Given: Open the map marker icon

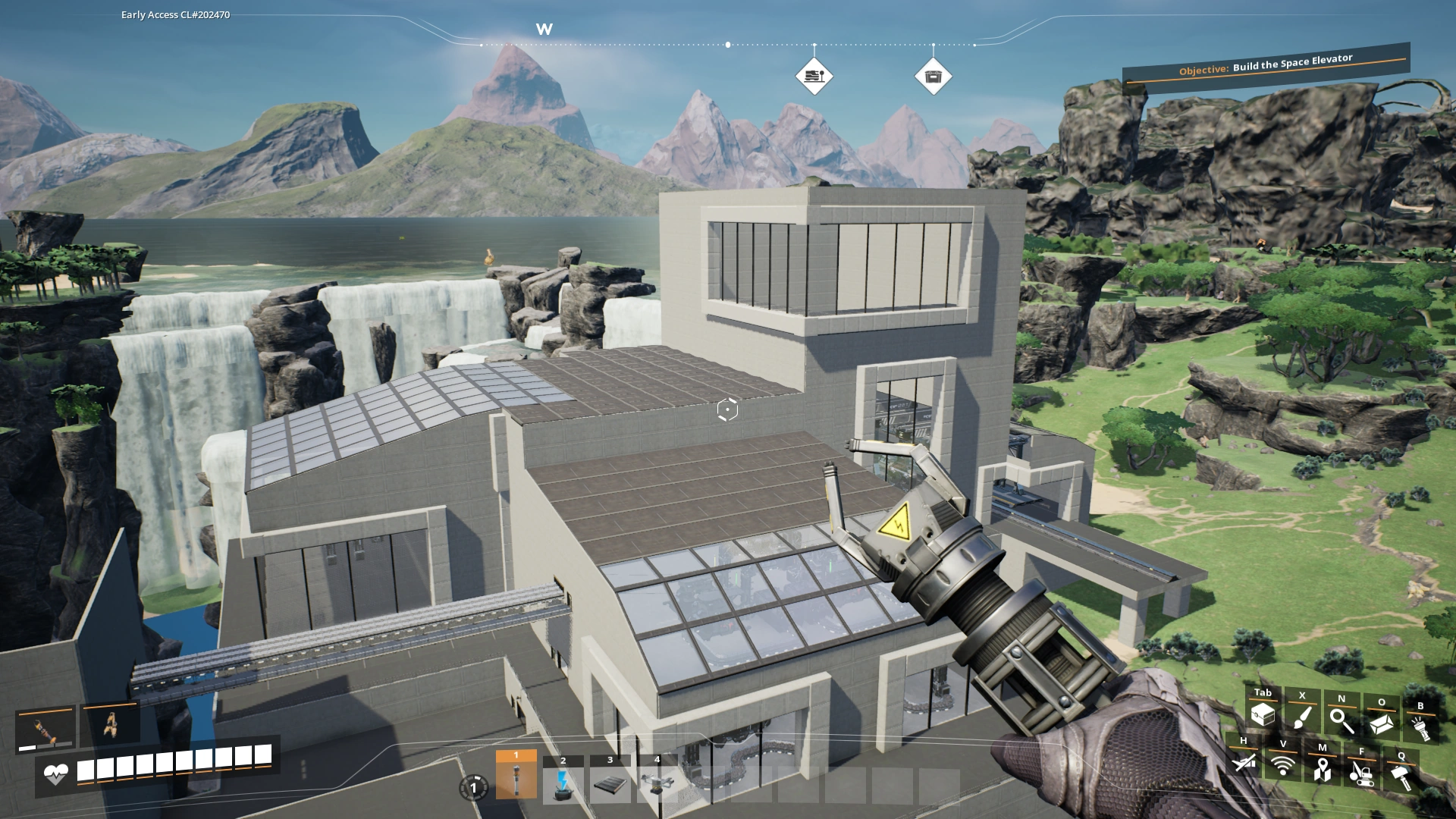Looking at the screenshot, I should pyautogui.click(x=1323, y=769).
